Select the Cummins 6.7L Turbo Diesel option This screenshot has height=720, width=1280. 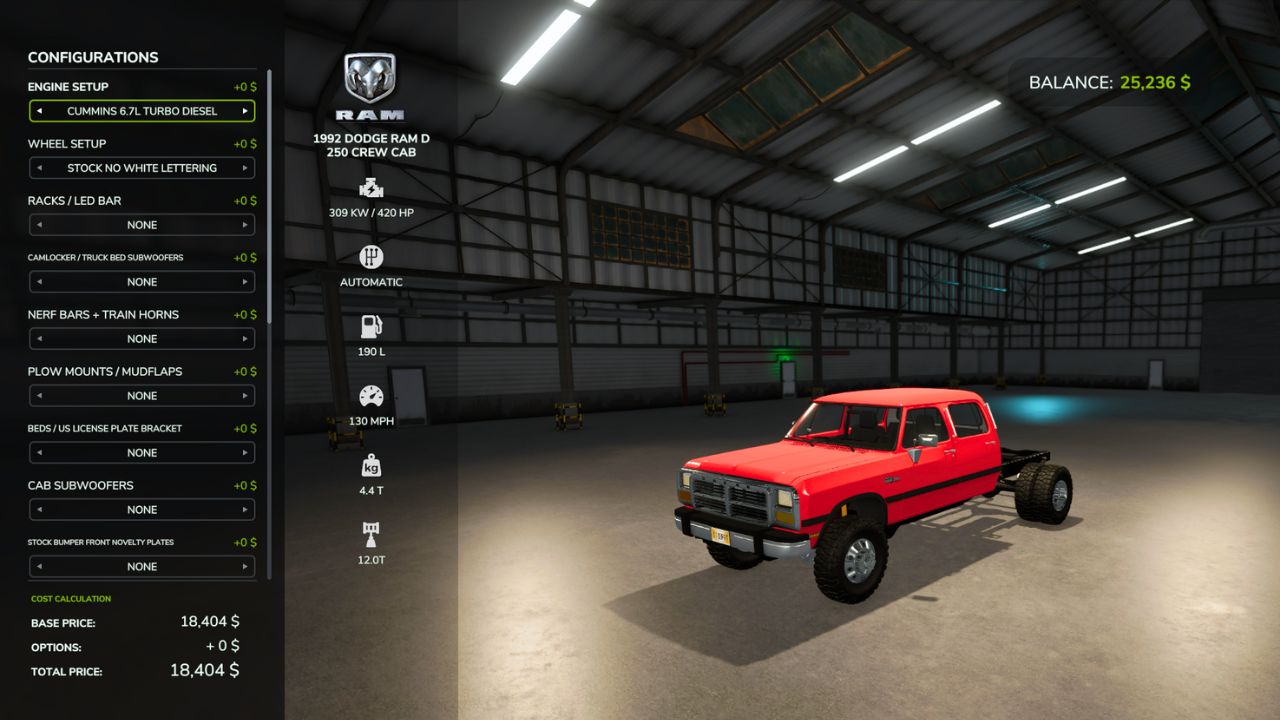tap(140, 111)
